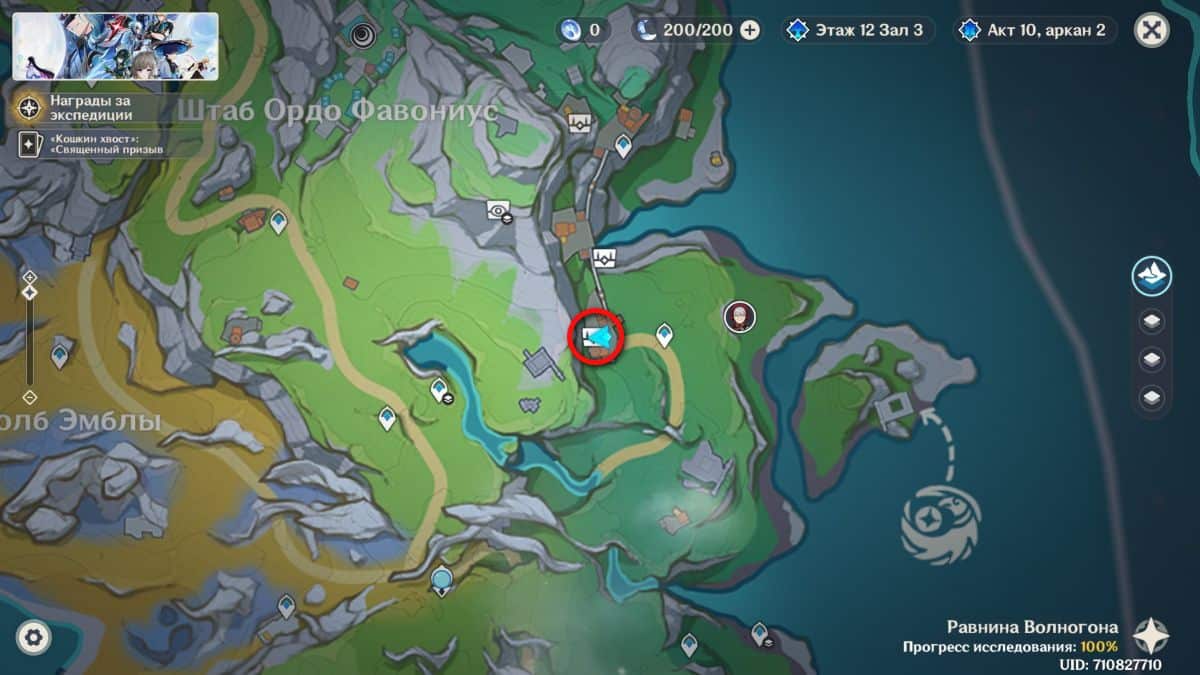Zoom out the map with bottom slider button
The image size is (1200, 675).
[x=30, y=397]
